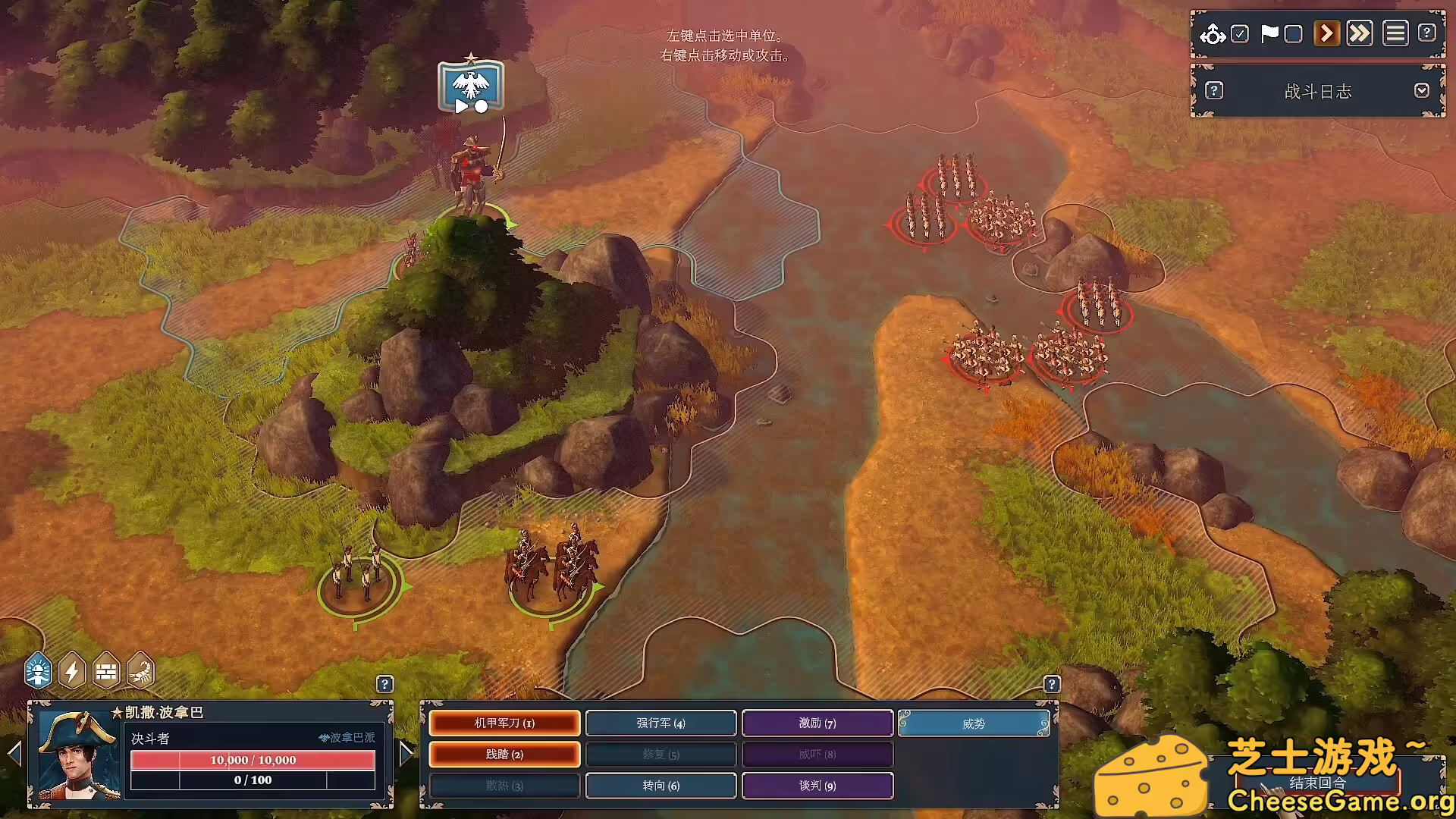Click the 谈判 (9) ability
This screenshot has width=1456, height=819.
click(x=817, y=786)
